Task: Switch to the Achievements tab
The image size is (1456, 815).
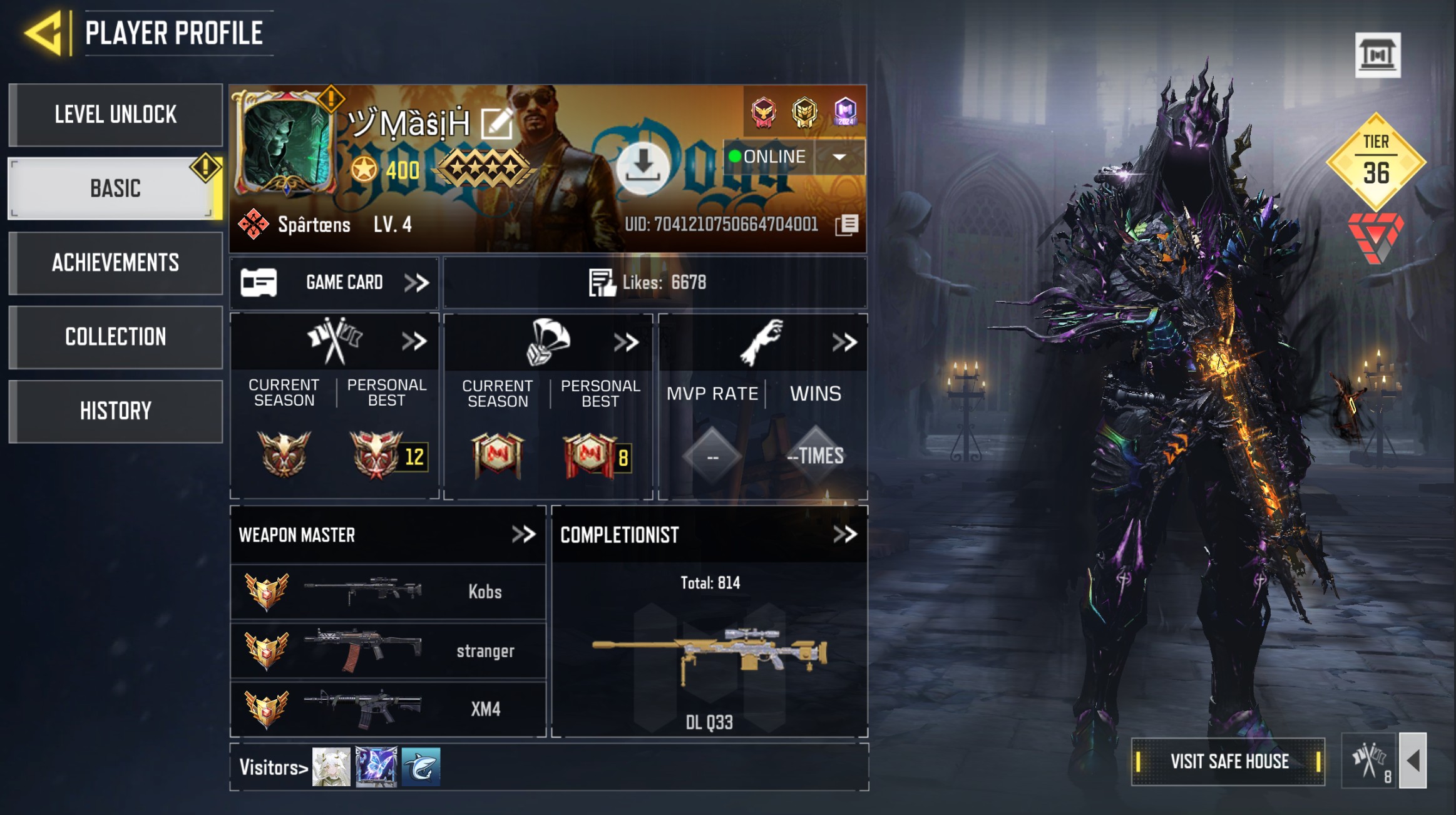Action: 116,263
